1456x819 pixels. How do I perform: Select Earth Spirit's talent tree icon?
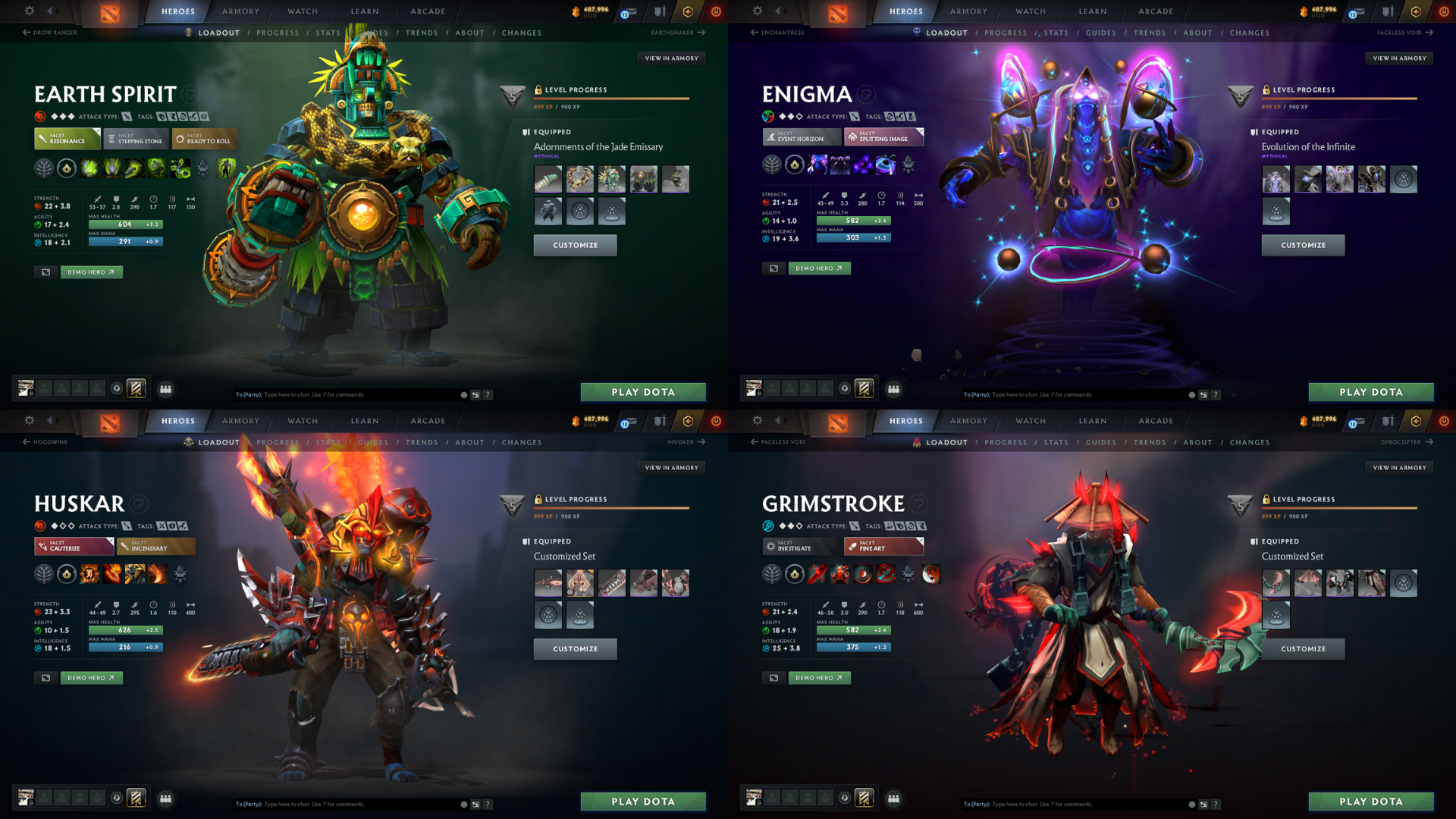tap(43, 168)
